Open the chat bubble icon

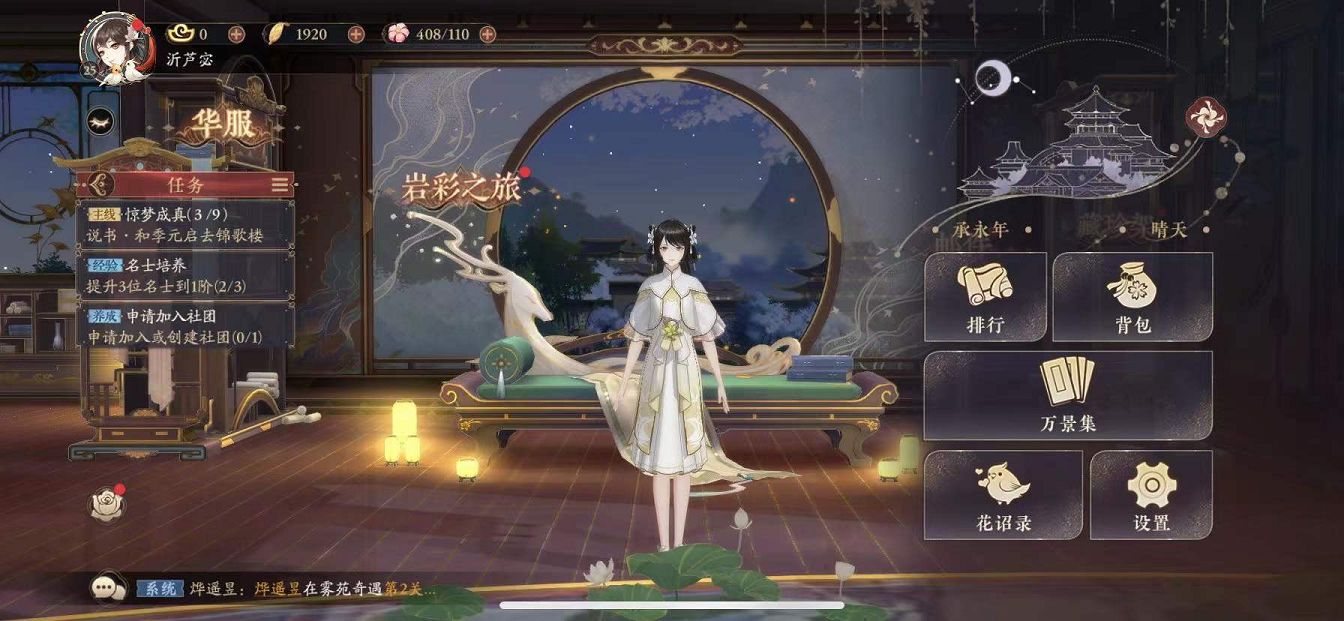tap(106, 588)
